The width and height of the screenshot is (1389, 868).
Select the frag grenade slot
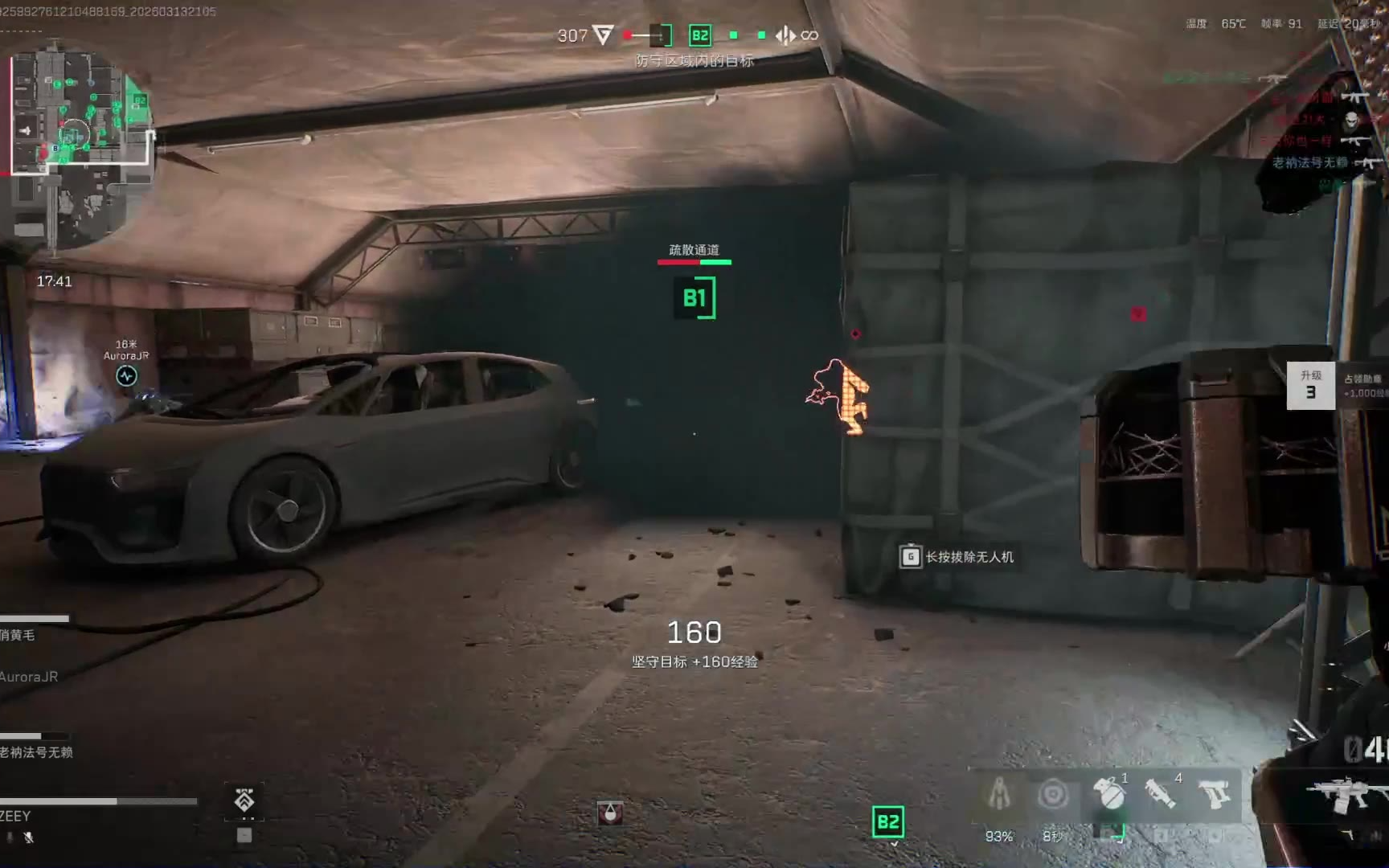pyautogui.click(x=1109, y=795)
